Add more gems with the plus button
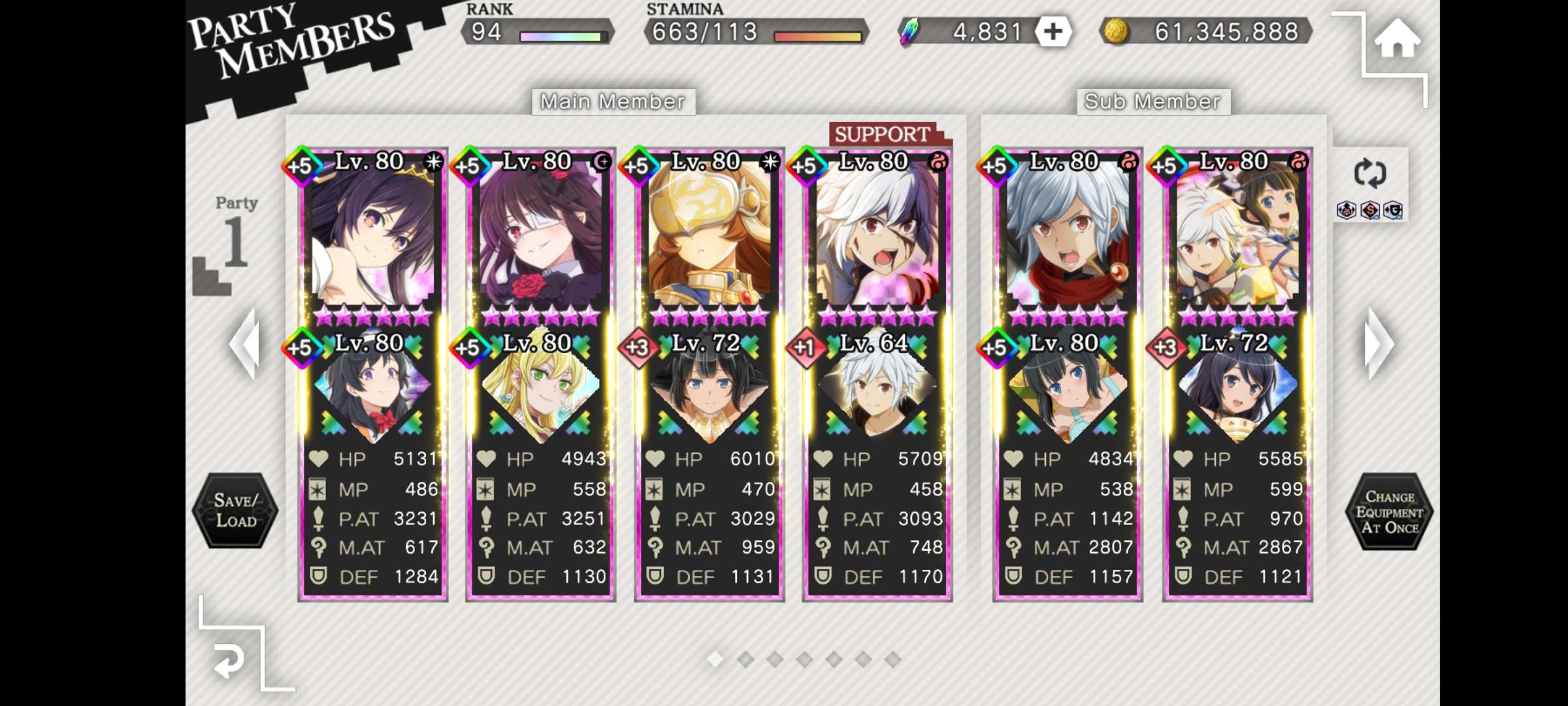 click(1053, 32)
